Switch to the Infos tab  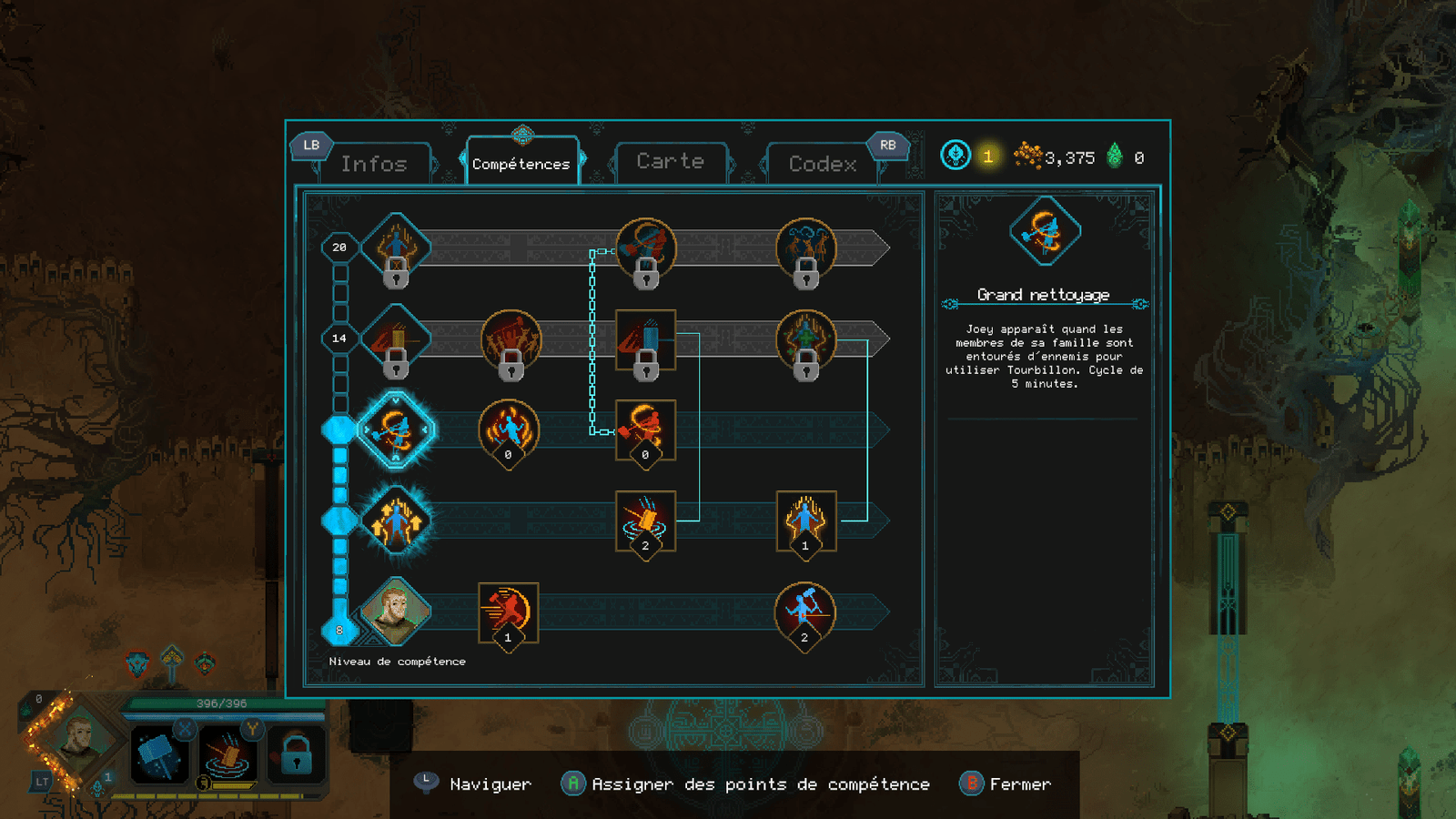pyautogui.click(x=374, y=164)
